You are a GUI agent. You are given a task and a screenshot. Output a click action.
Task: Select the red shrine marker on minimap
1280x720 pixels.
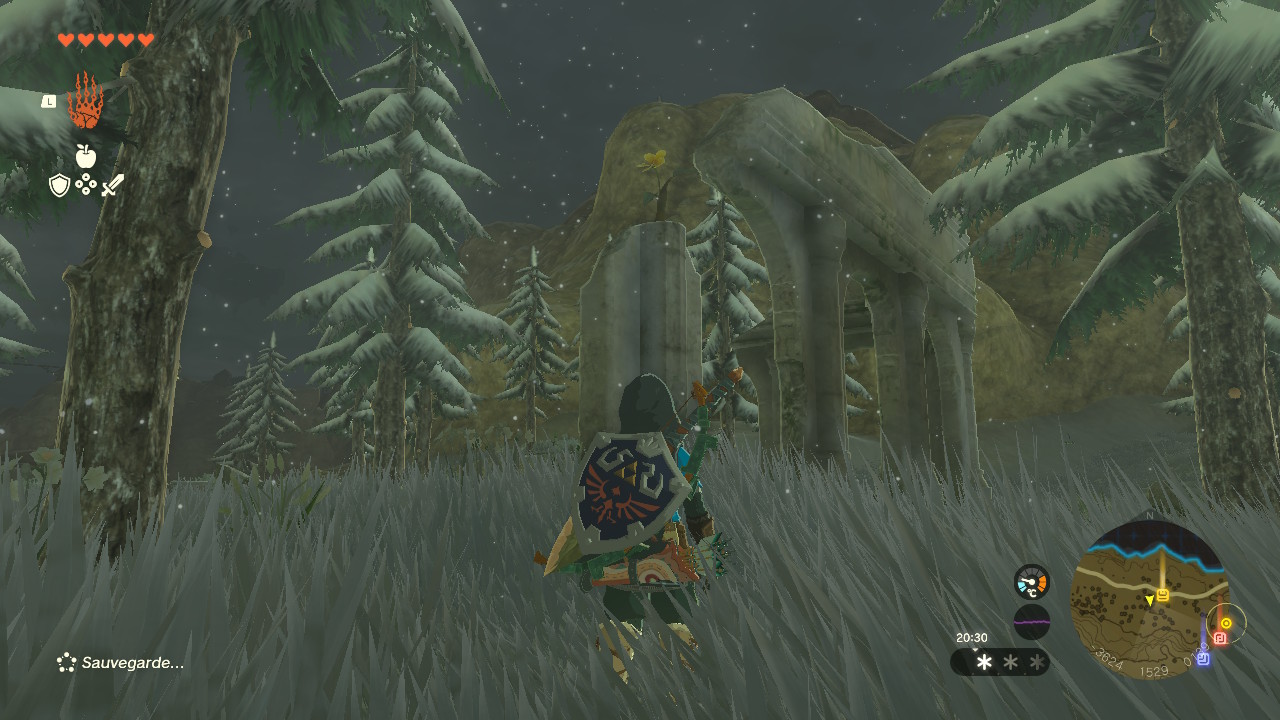[1220, 638]
